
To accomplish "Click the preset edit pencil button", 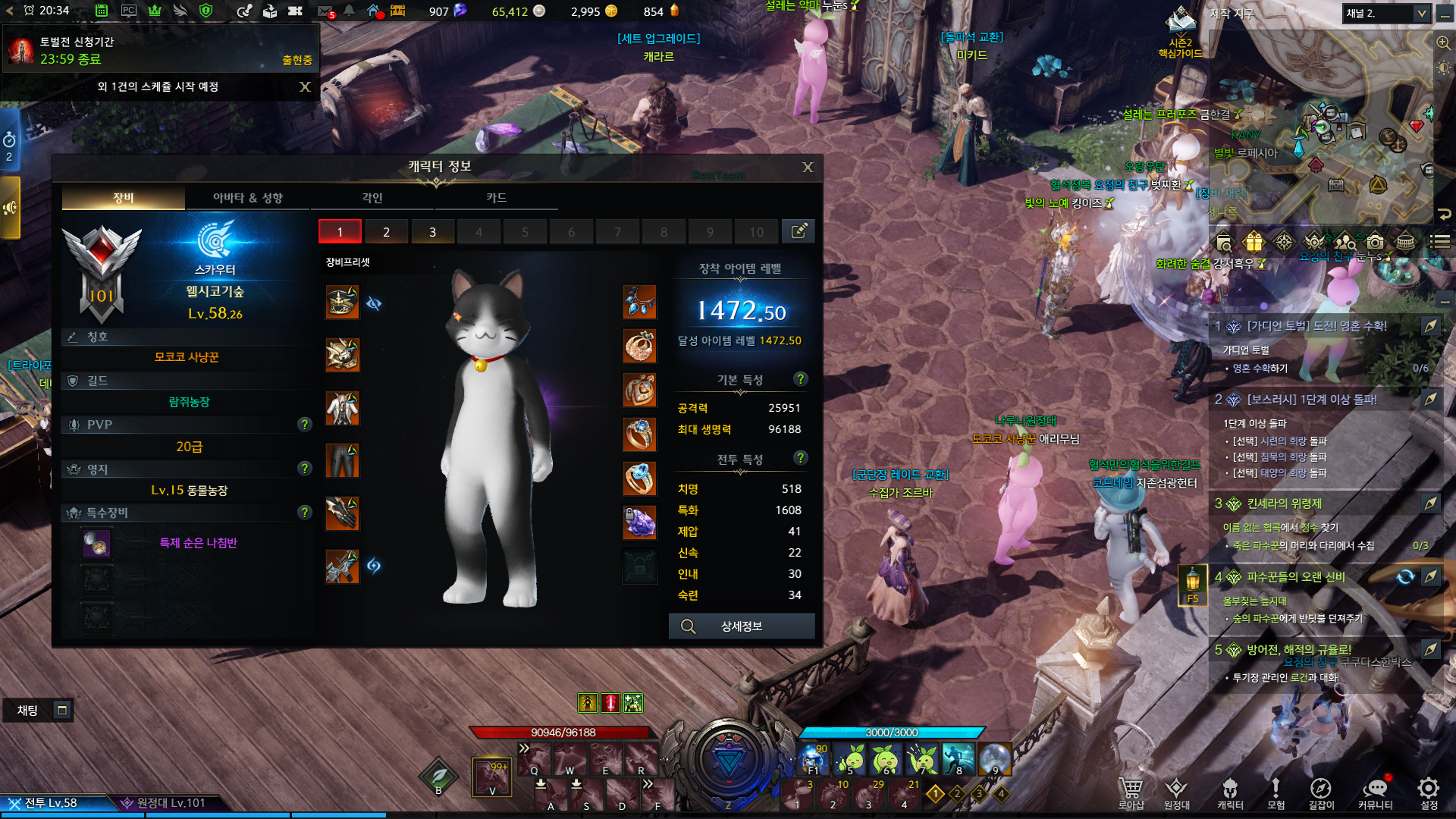I will click(799, 231).
